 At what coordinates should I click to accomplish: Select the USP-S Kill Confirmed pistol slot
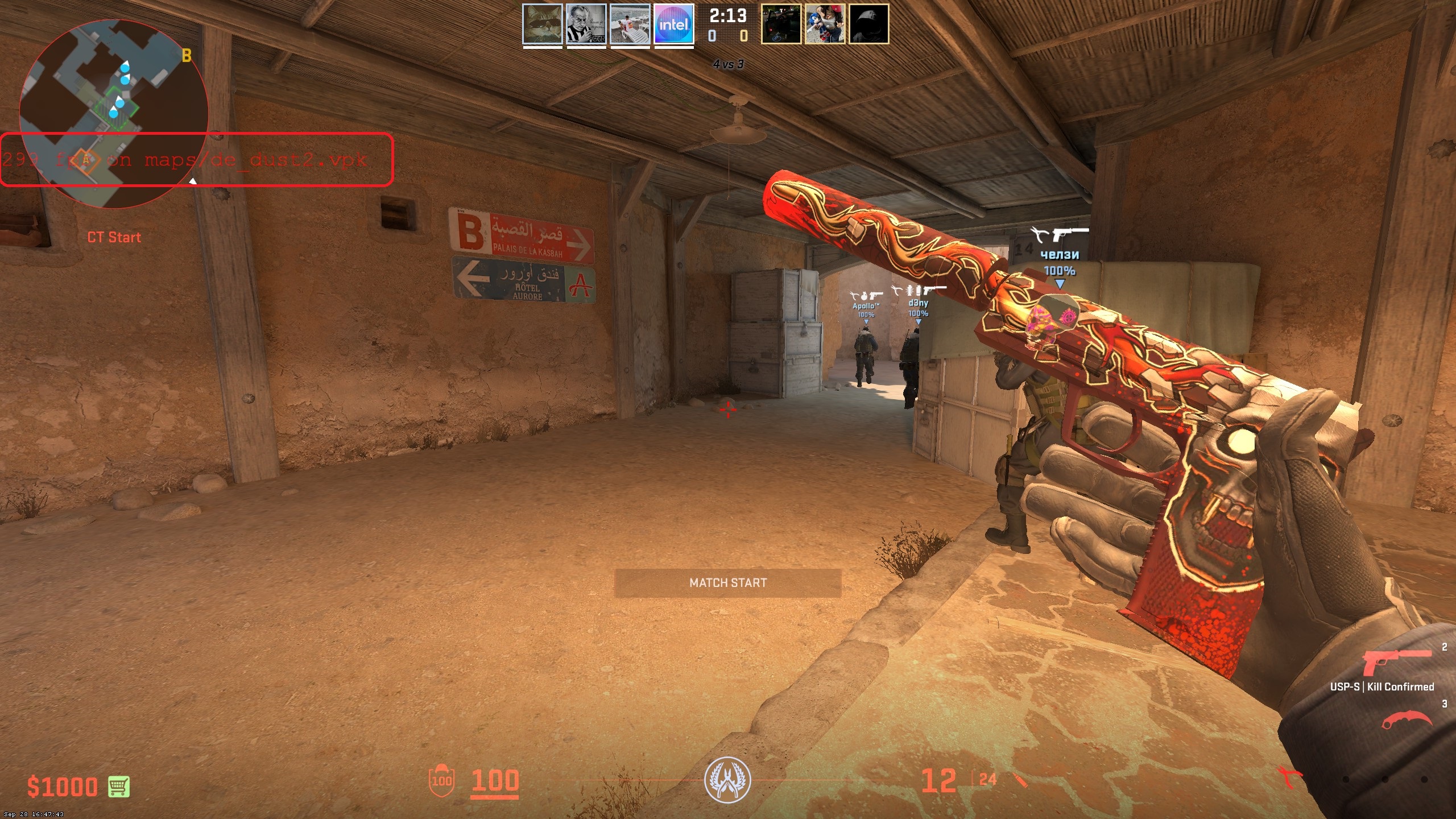[x=1397, y=664]
